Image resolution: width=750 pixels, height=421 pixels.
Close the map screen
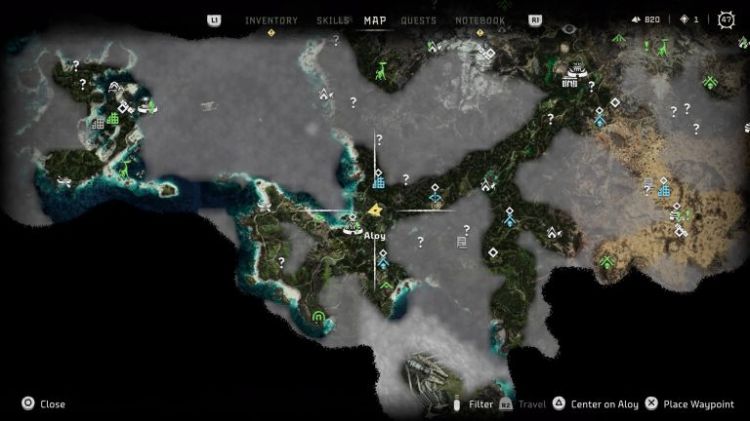click(43, 404)
